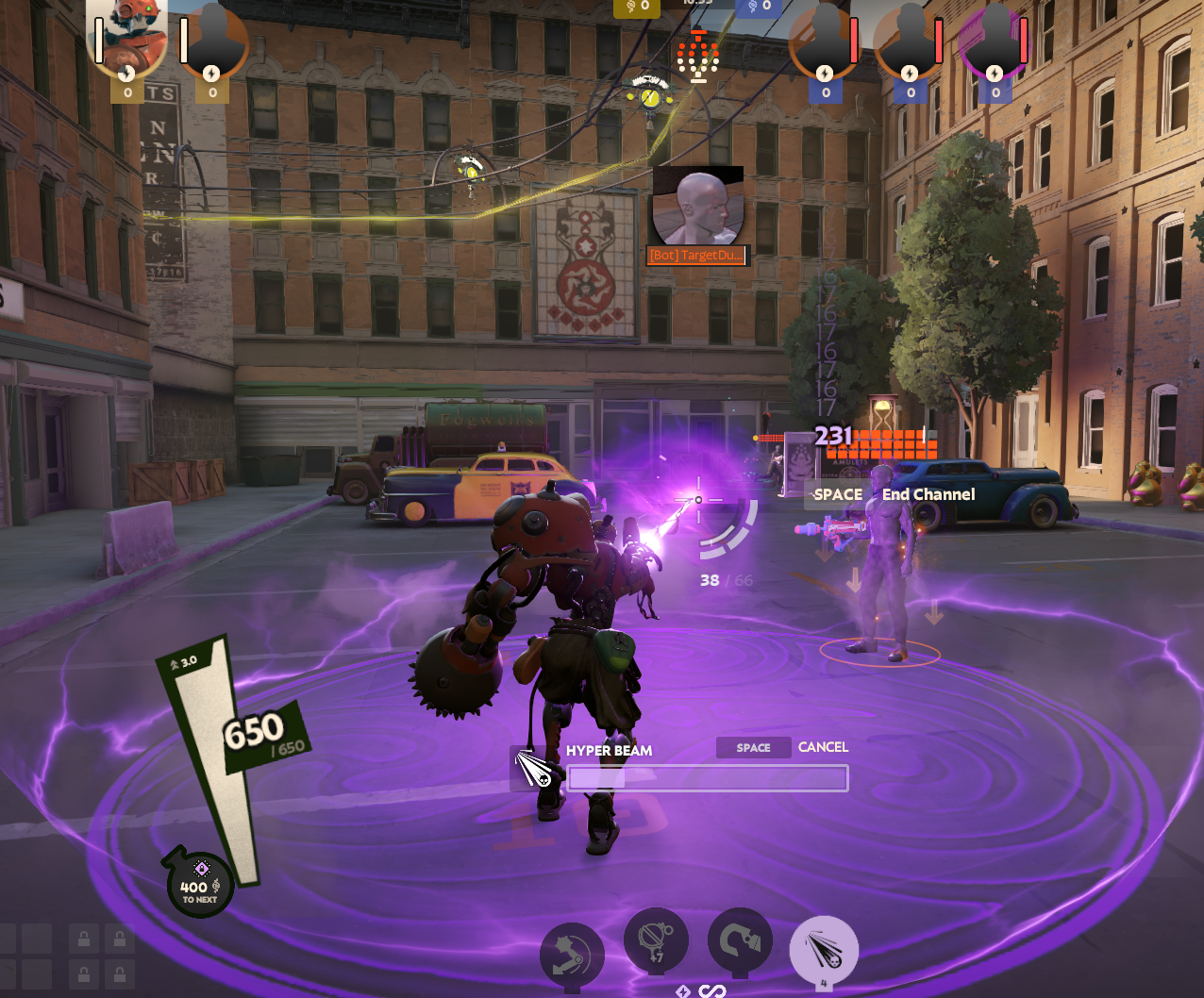Activate the Hyper Beam ability icon
This screenshot has width=1204, height=998.
pyautogui.click(x=824, y=948)
